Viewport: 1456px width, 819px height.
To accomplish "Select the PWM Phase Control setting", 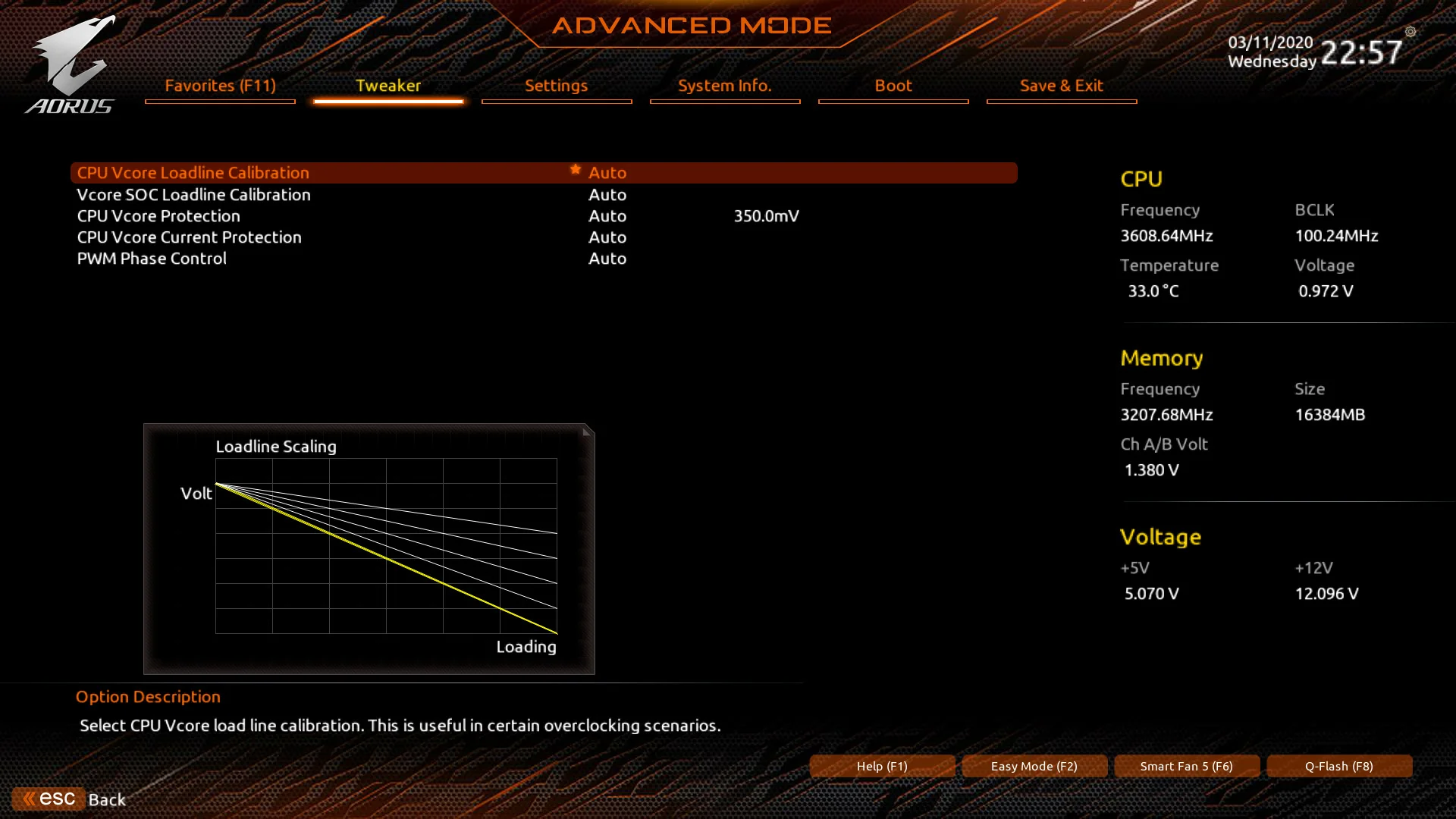I will pos(152,259).
